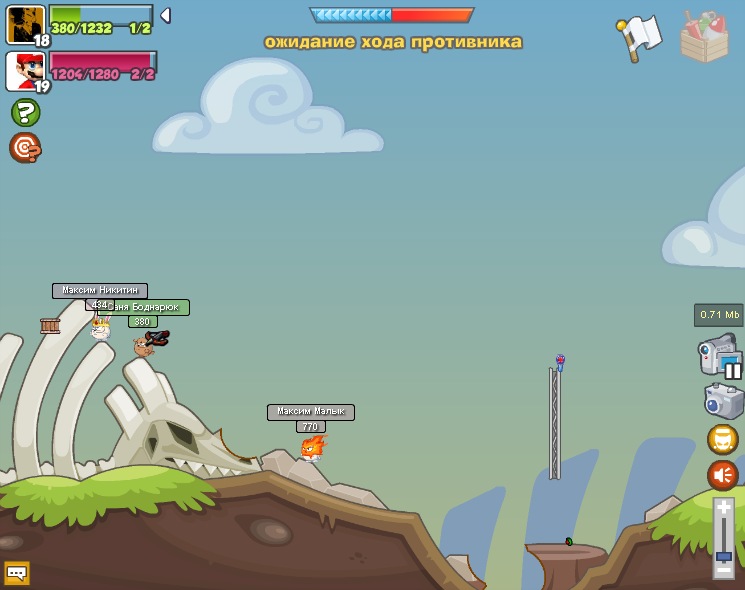Click the blue zoom slider handle
The height and width of the screenshot is (590, 745).
point(724,555)
